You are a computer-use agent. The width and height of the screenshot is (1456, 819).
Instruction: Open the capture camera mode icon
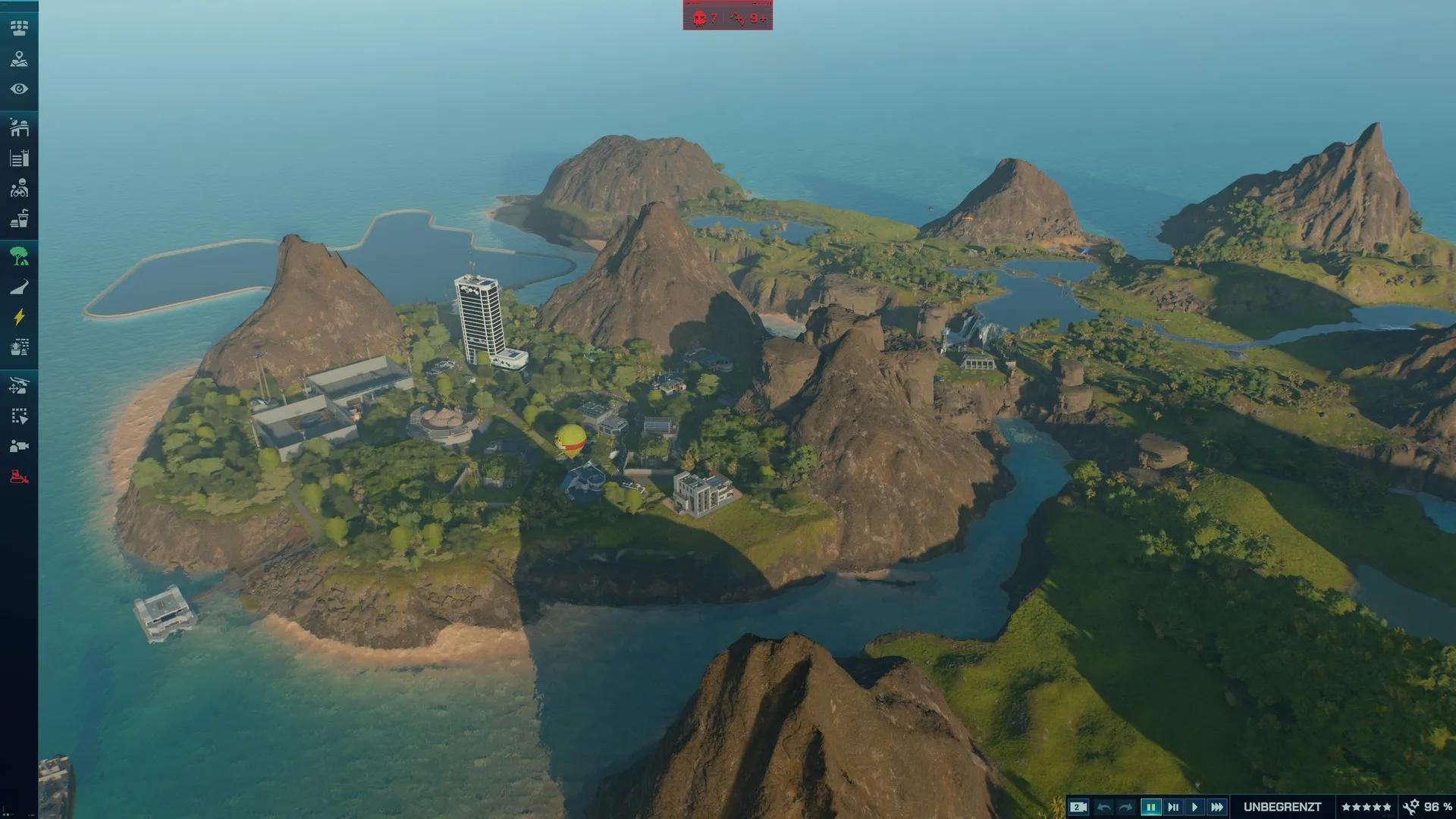coord(19,446)
